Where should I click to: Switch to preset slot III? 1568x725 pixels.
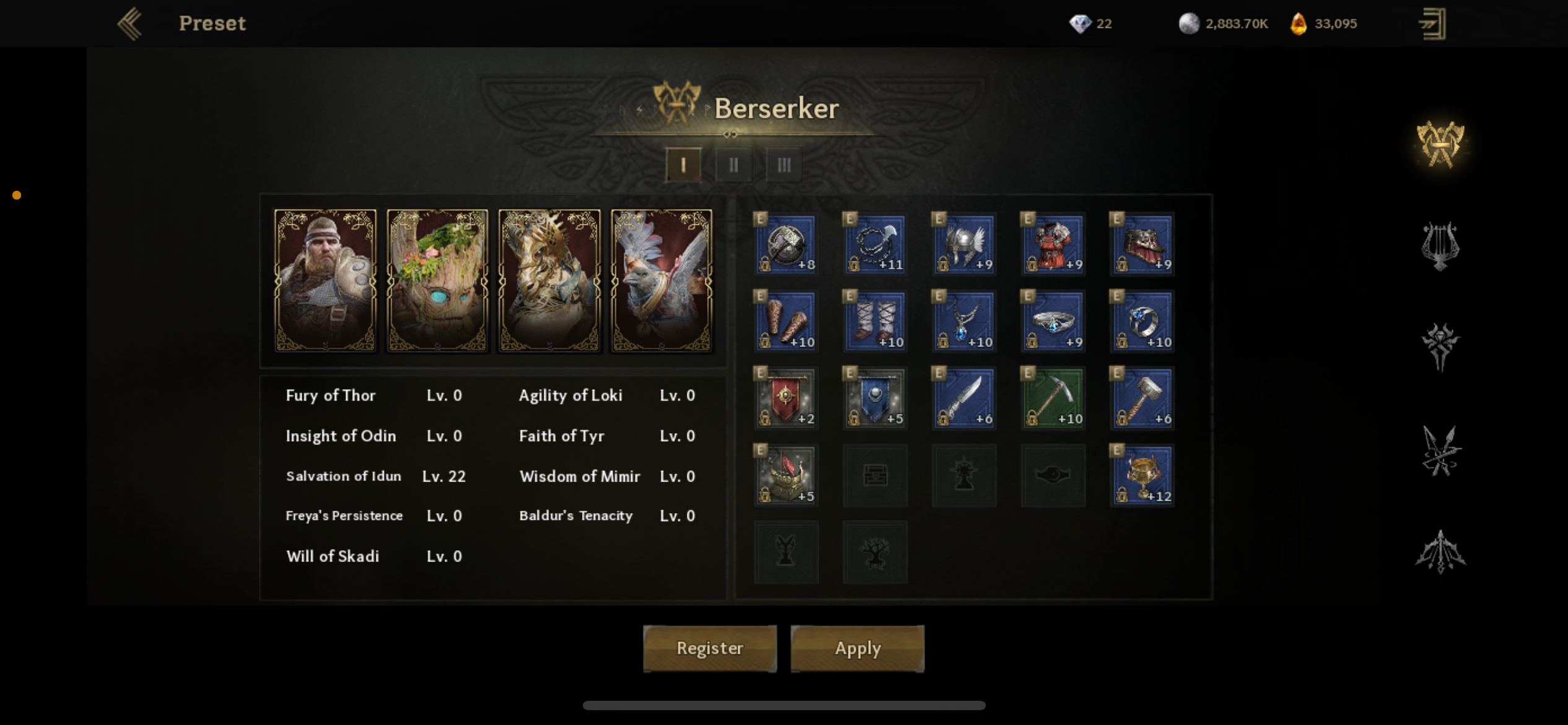tap(784, 165)
